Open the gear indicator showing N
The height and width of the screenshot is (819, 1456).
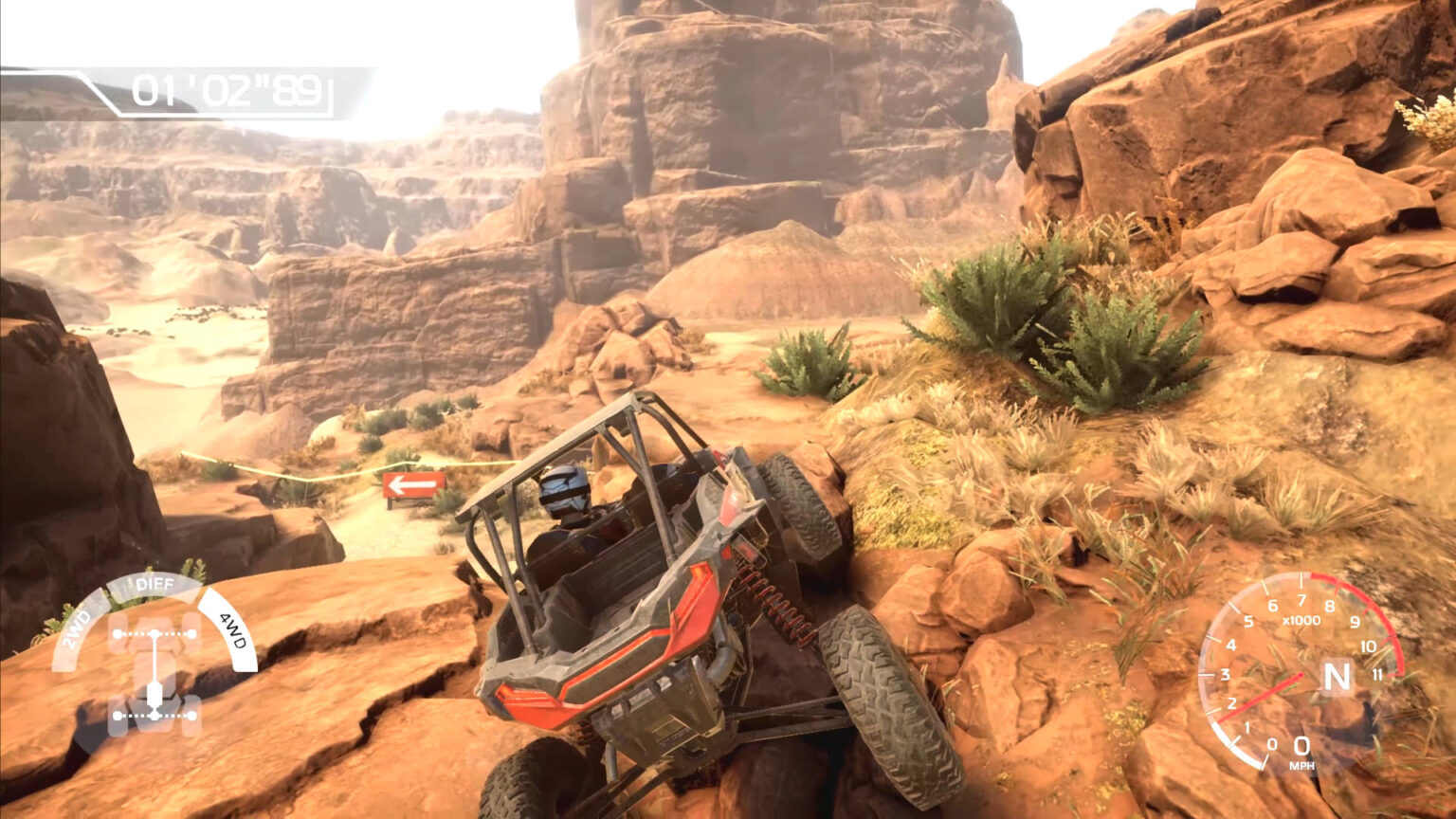1335,677
